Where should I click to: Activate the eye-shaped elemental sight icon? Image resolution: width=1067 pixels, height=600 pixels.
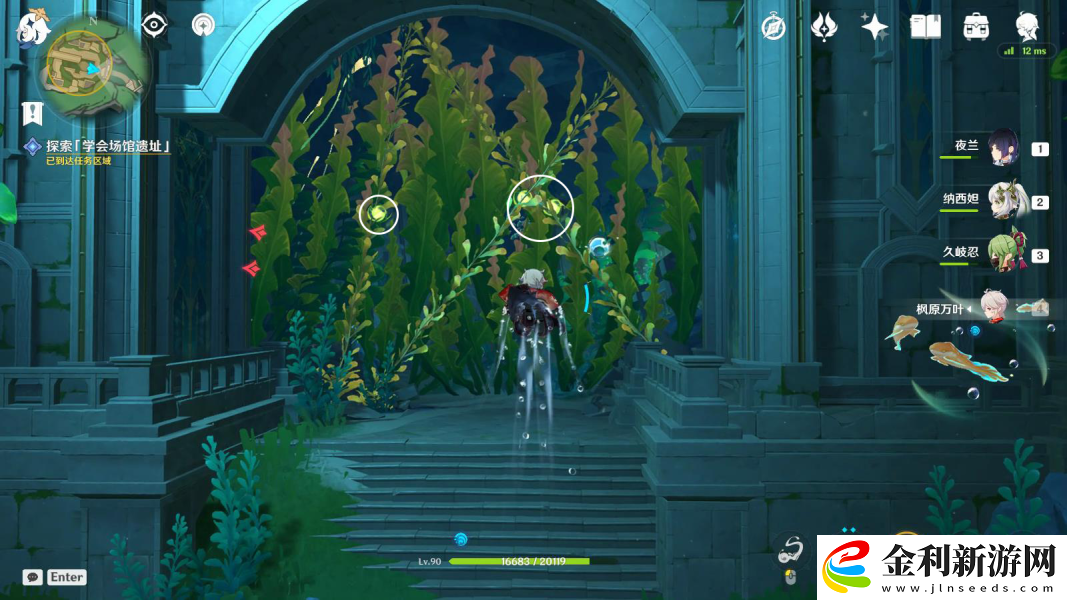[153, 25]
